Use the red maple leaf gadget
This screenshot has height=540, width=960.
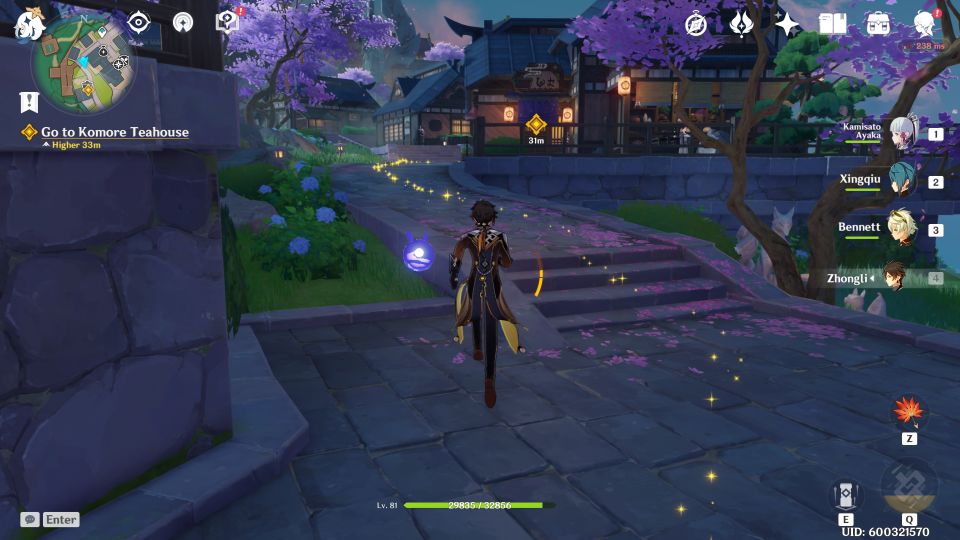click(909, 412)
